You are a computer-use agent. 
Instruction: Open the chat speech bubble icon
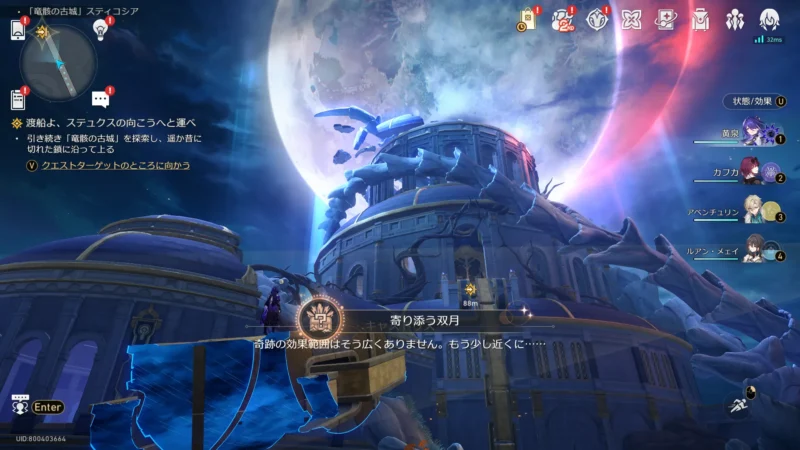point(100,99)
